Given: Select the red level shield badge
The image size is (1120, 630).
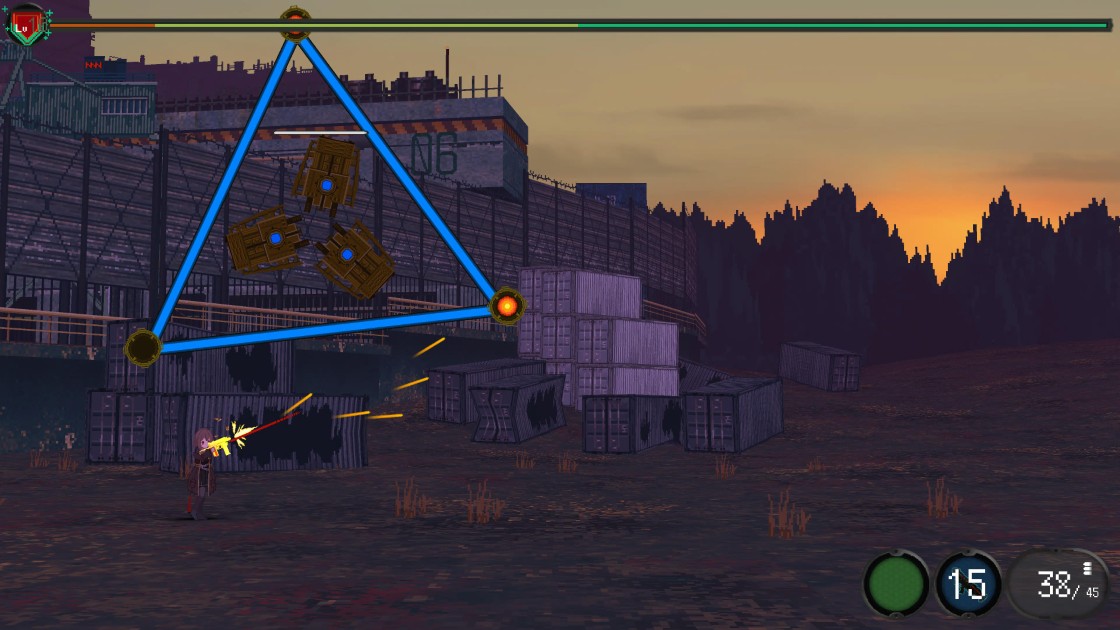Looking at the screenshot, I should coord(25,27).
